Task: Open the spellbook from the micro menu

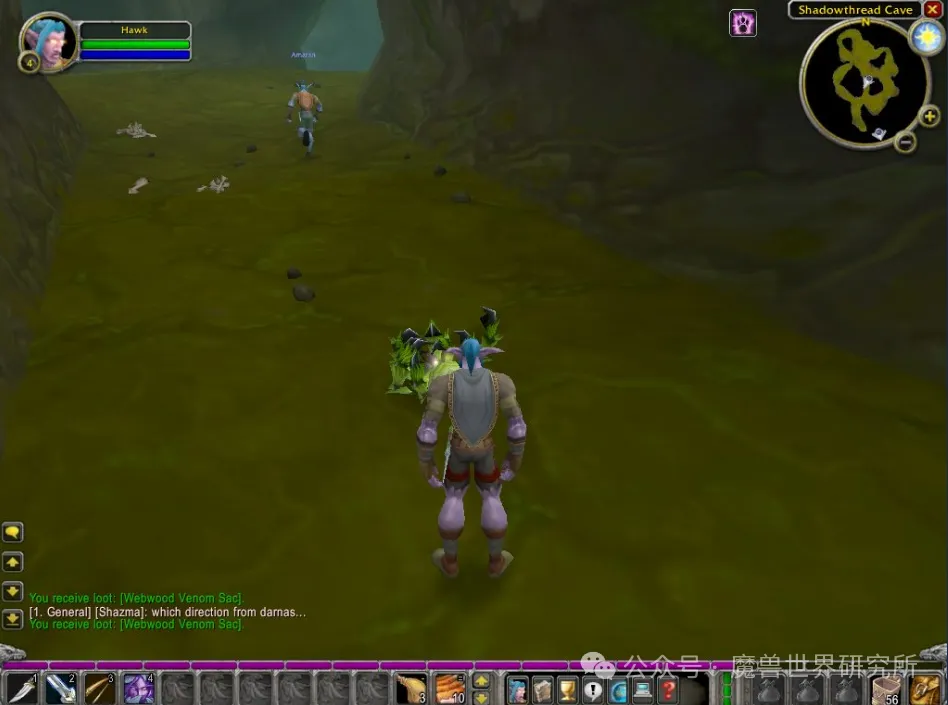Action: tap(542, 689)
